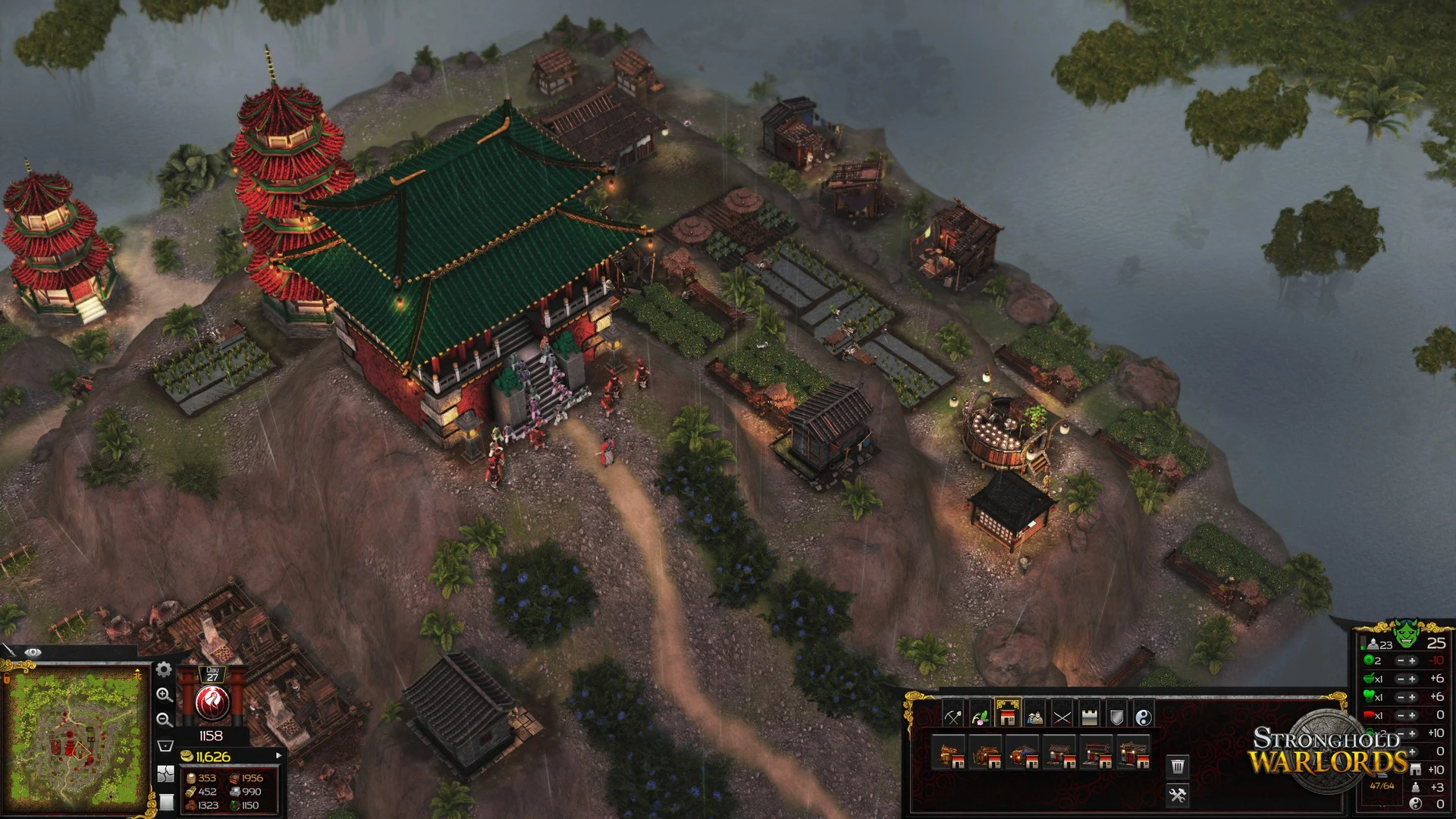Image resolution: width=1456 pixels, height=819 pixels.
Task: Select the town buildings tab with red house
Action: pyautogui.click(x=1007, y=715)
